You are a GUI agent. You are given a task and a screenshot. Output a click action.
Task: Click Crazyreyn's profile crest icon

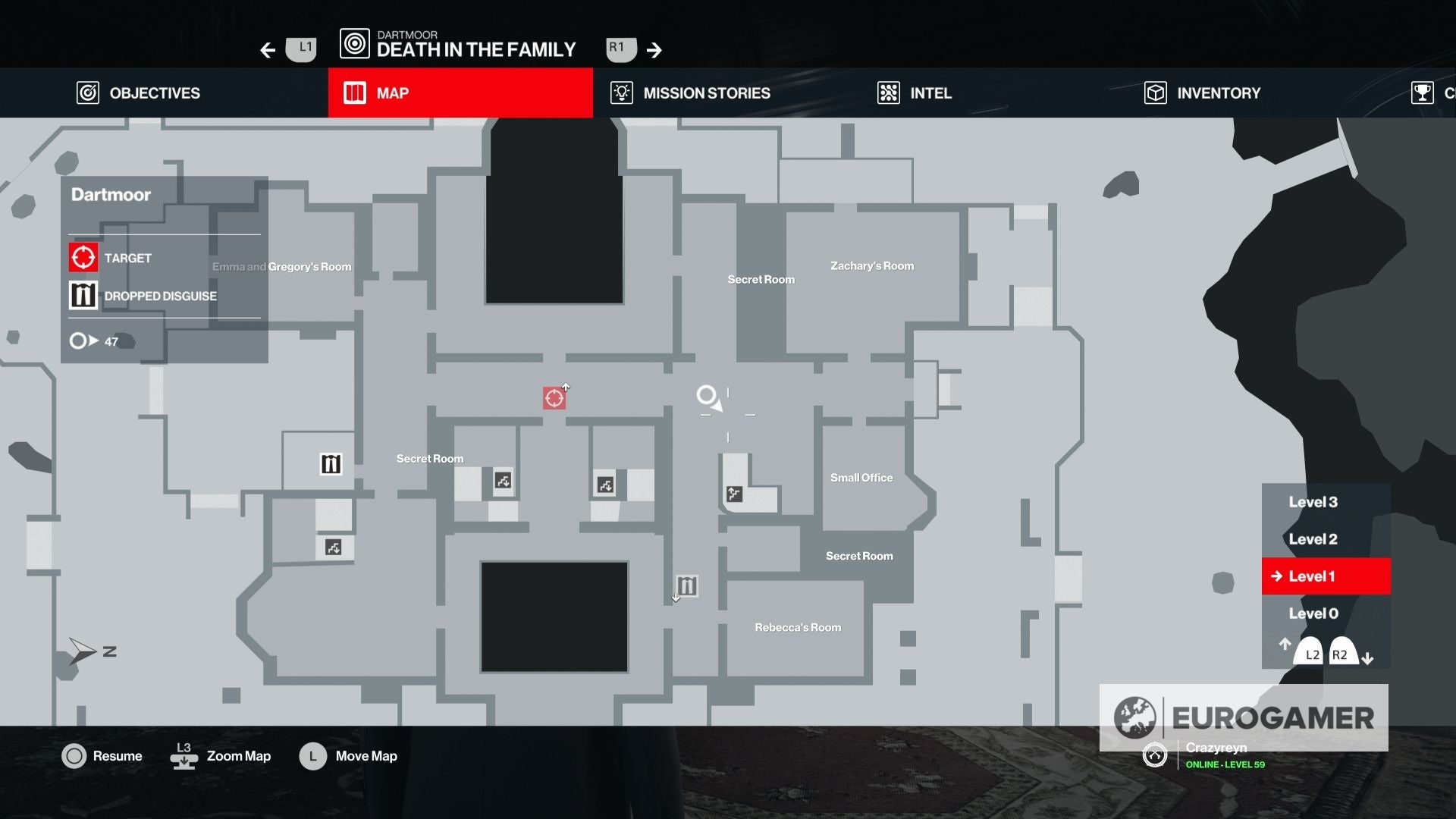(1154, 755)
